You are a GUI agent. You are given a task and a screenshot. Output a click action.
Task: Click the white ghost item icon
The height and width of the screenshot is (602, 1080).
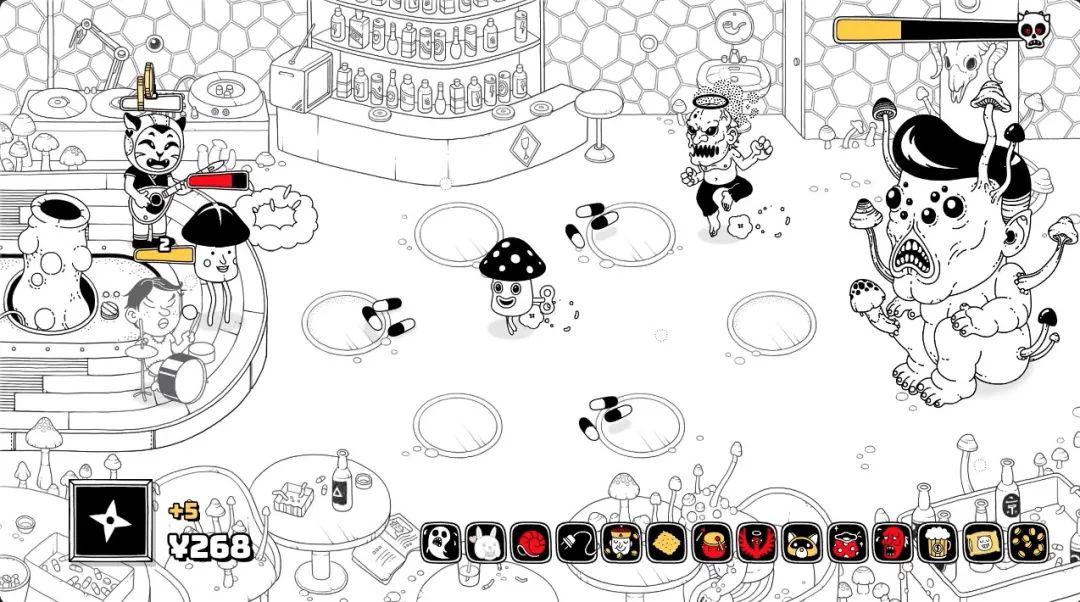pyautogui.click(x=440, y=543)
